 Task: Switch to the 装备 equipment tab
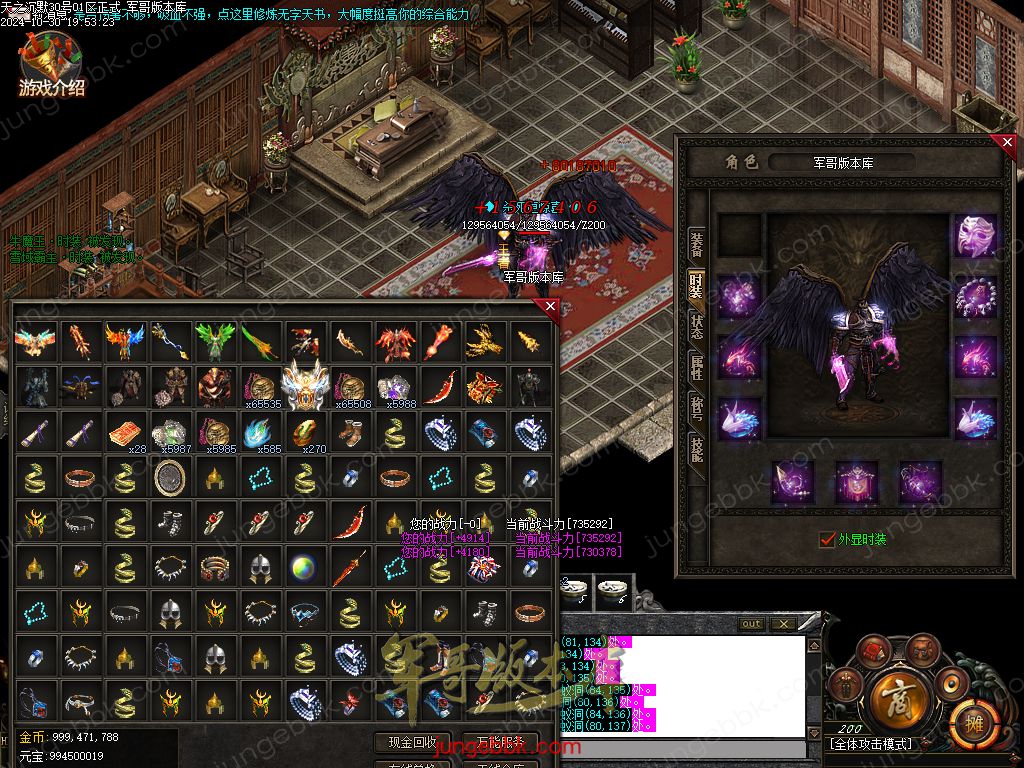(x=697, y=240)
